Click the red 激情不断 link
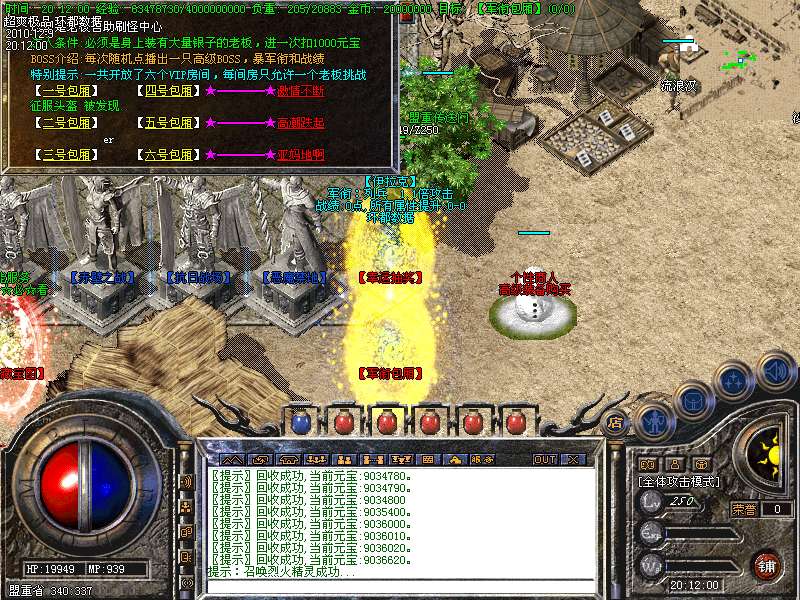The image size is (800, 600). coord(300,91)
